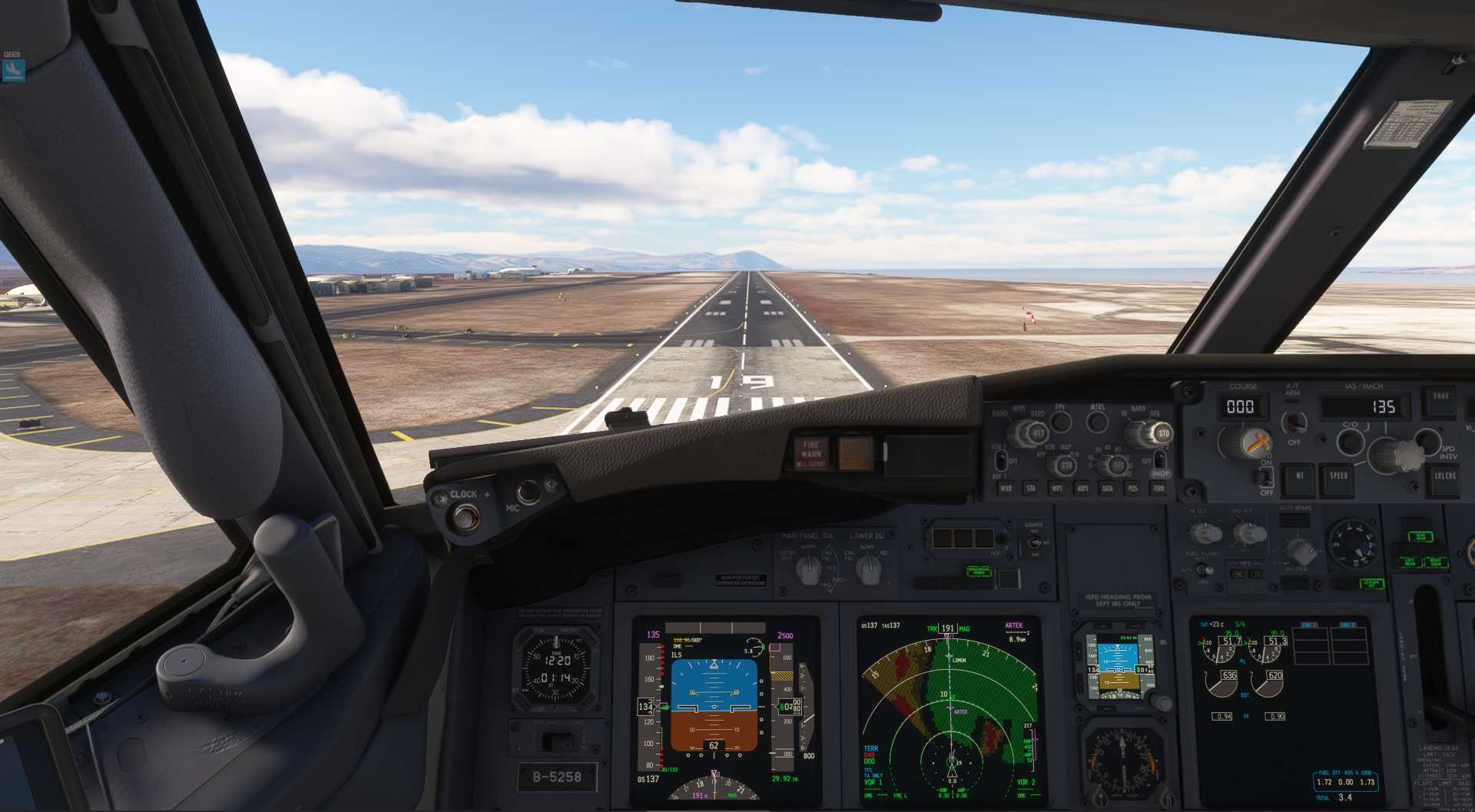Select the LVL CHG mode button
This screenshot has width=1475, height=812.
[x=1444, y=476]
